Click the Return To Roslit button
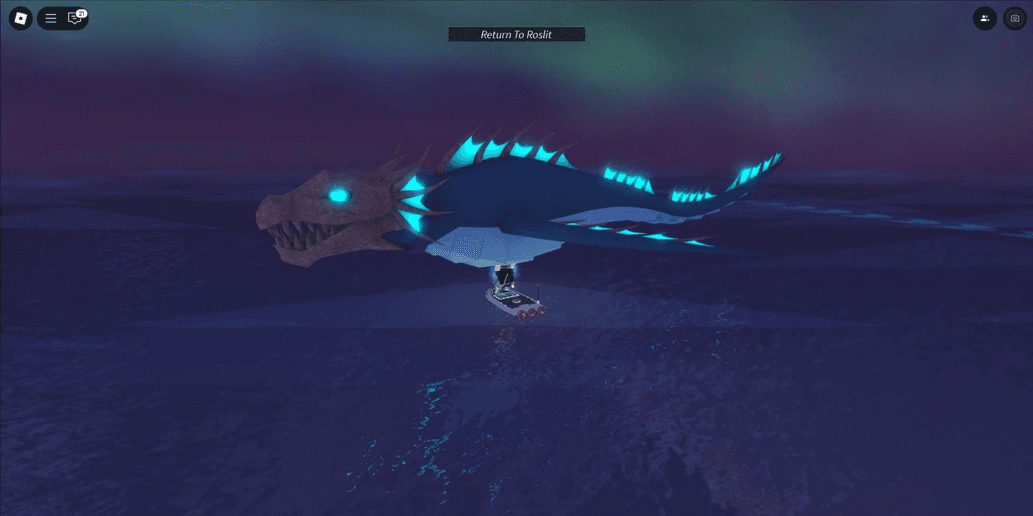1033x516 pixels. pyautogui.click(x=516, y=35)
